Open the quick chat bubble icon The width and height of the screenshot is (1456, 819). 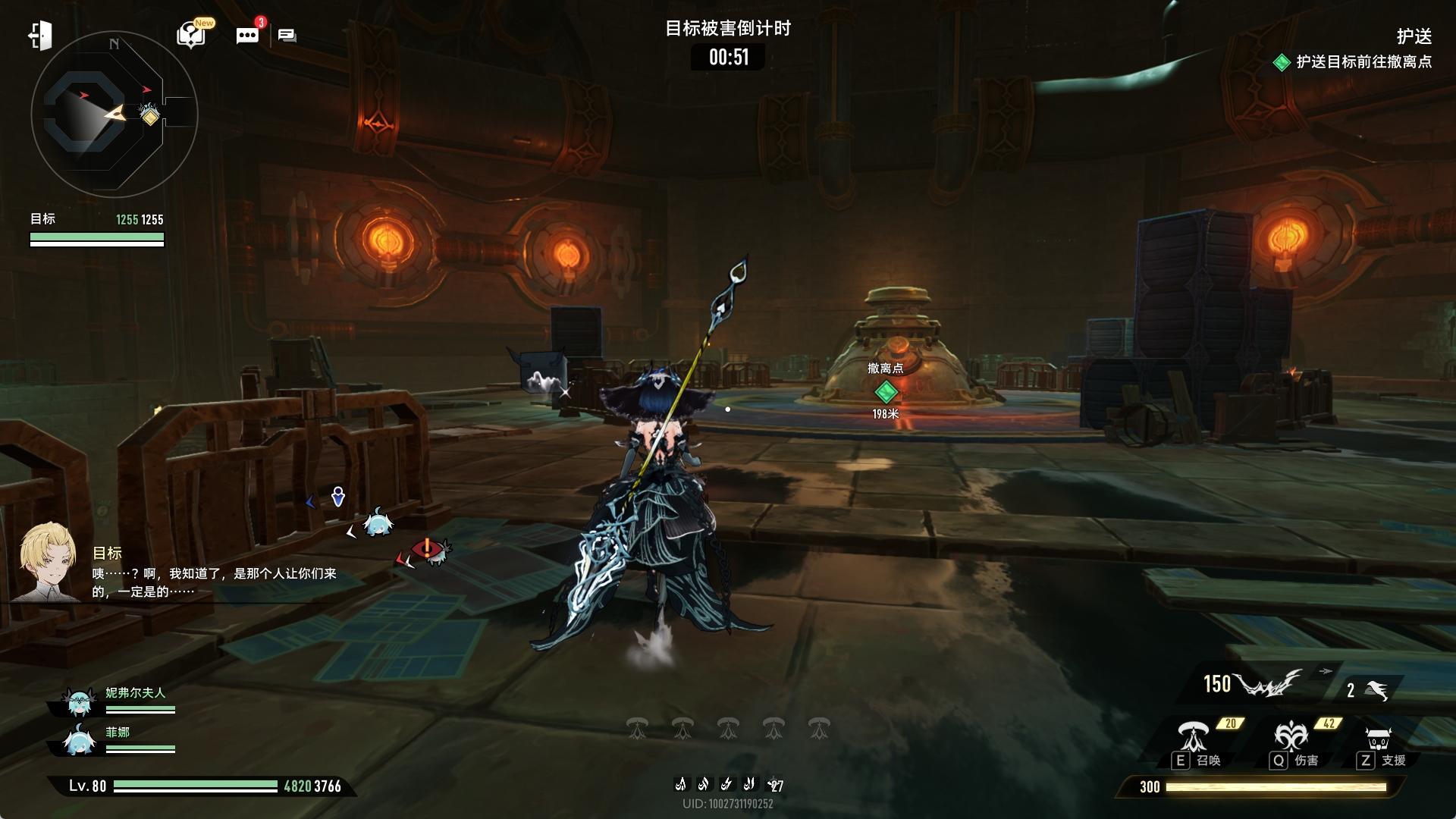click(287, 36)
